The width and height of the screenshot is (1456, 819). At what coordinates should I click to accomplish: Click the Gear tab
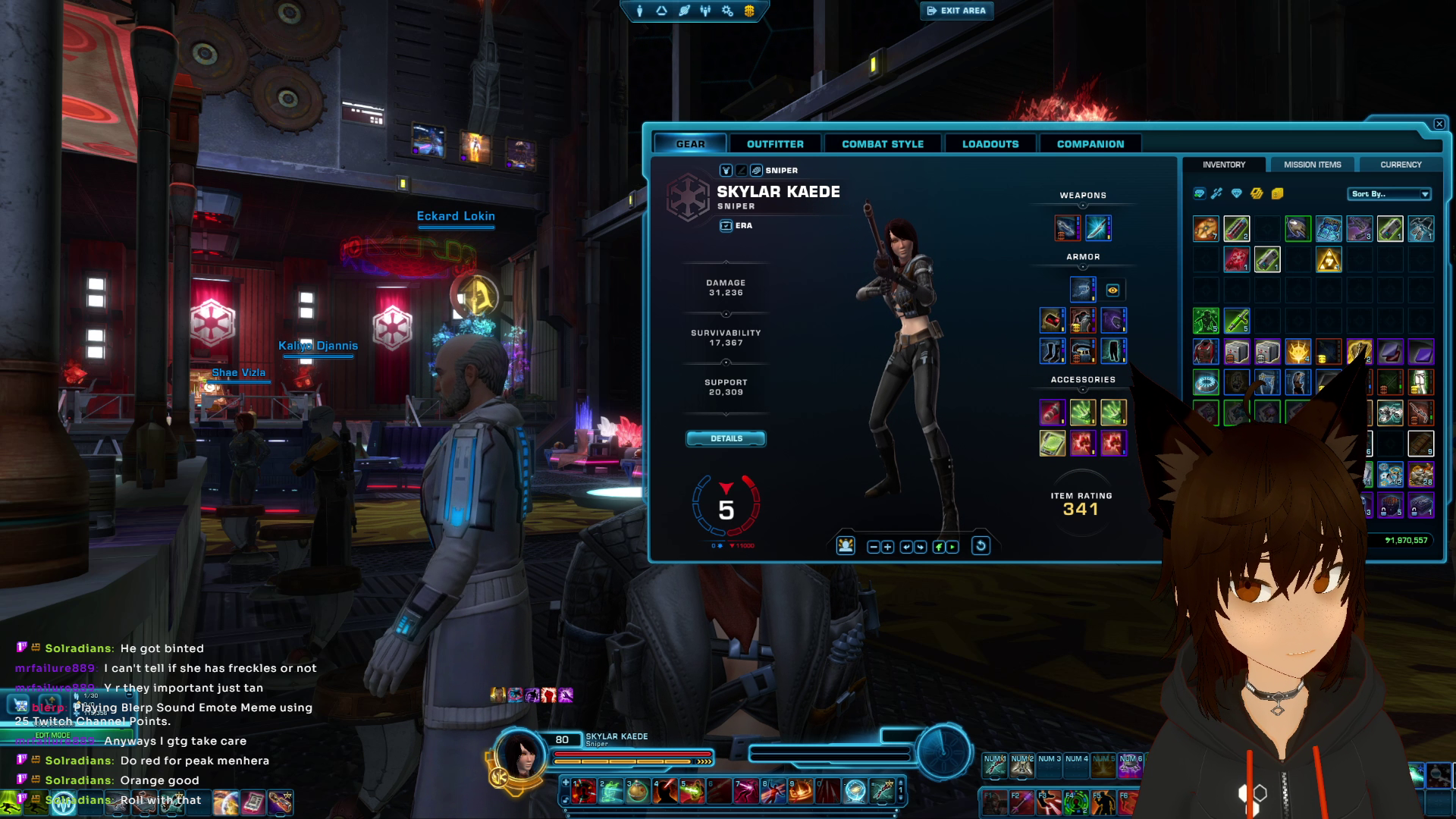coord(690,144)
